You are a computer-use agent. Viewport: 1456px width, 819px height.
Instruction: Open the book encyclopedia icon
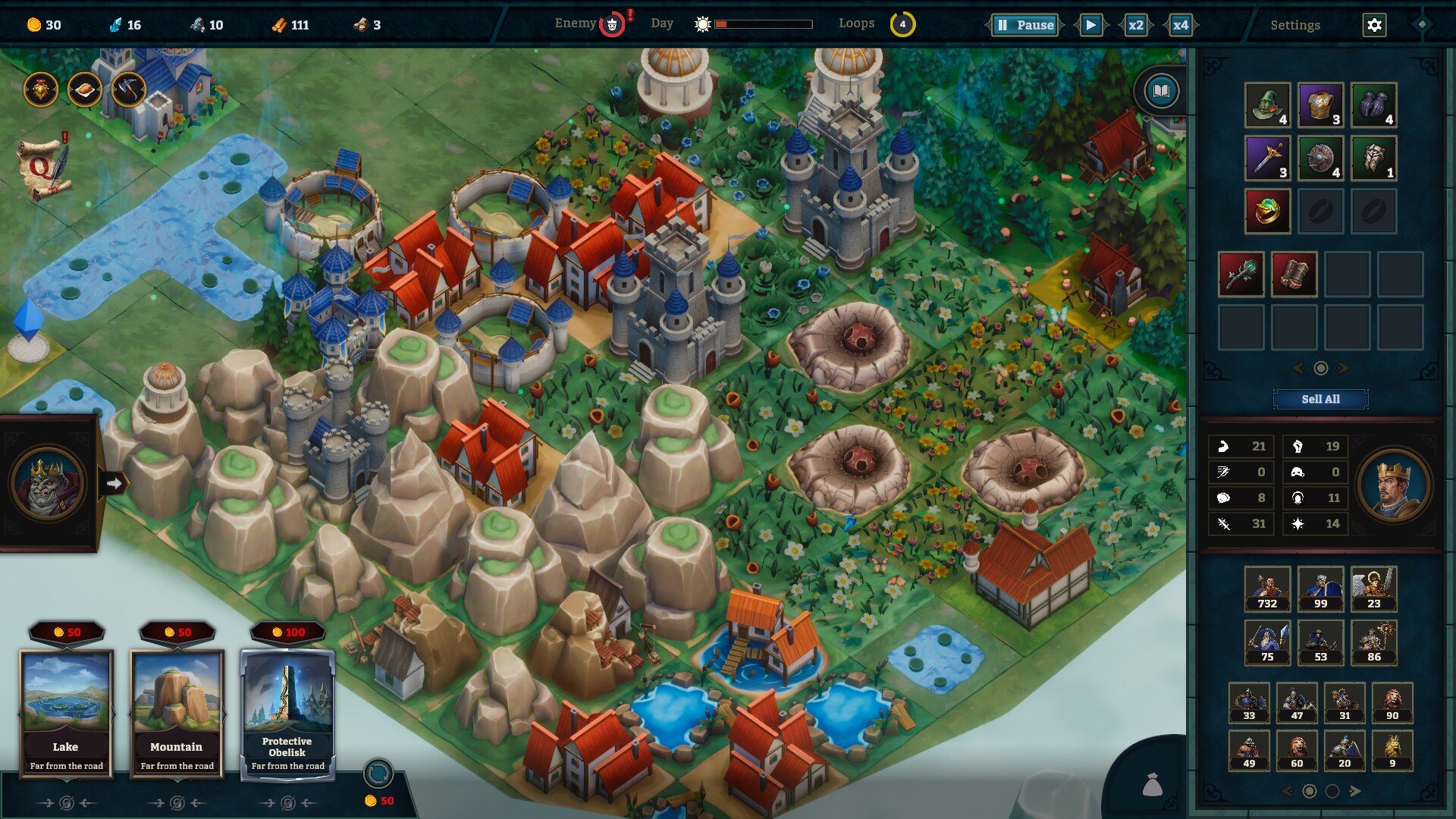pos(1161,92)
